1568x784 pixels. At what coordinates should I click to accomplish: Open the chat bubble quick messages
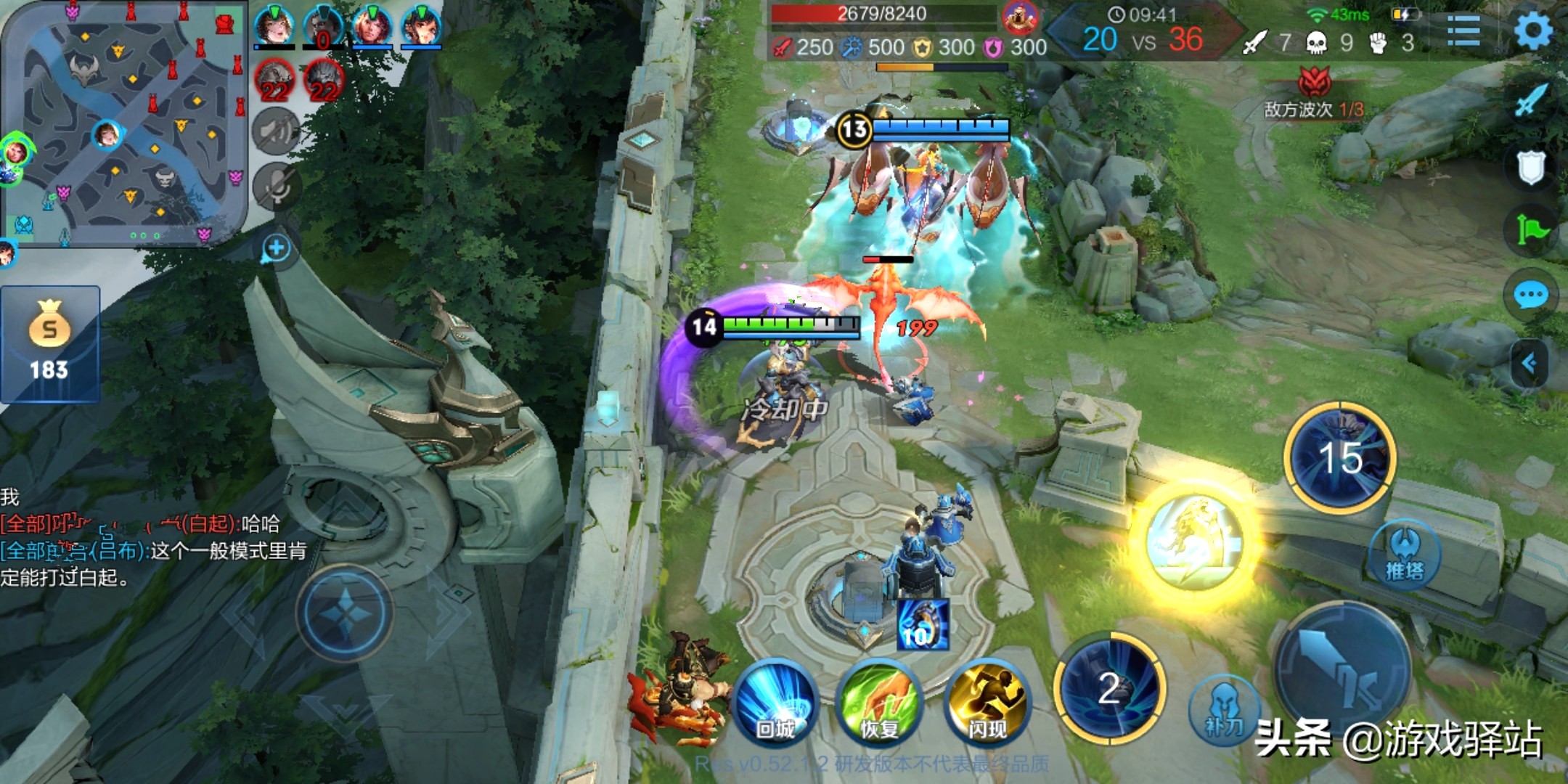[x=1531, y=295]
